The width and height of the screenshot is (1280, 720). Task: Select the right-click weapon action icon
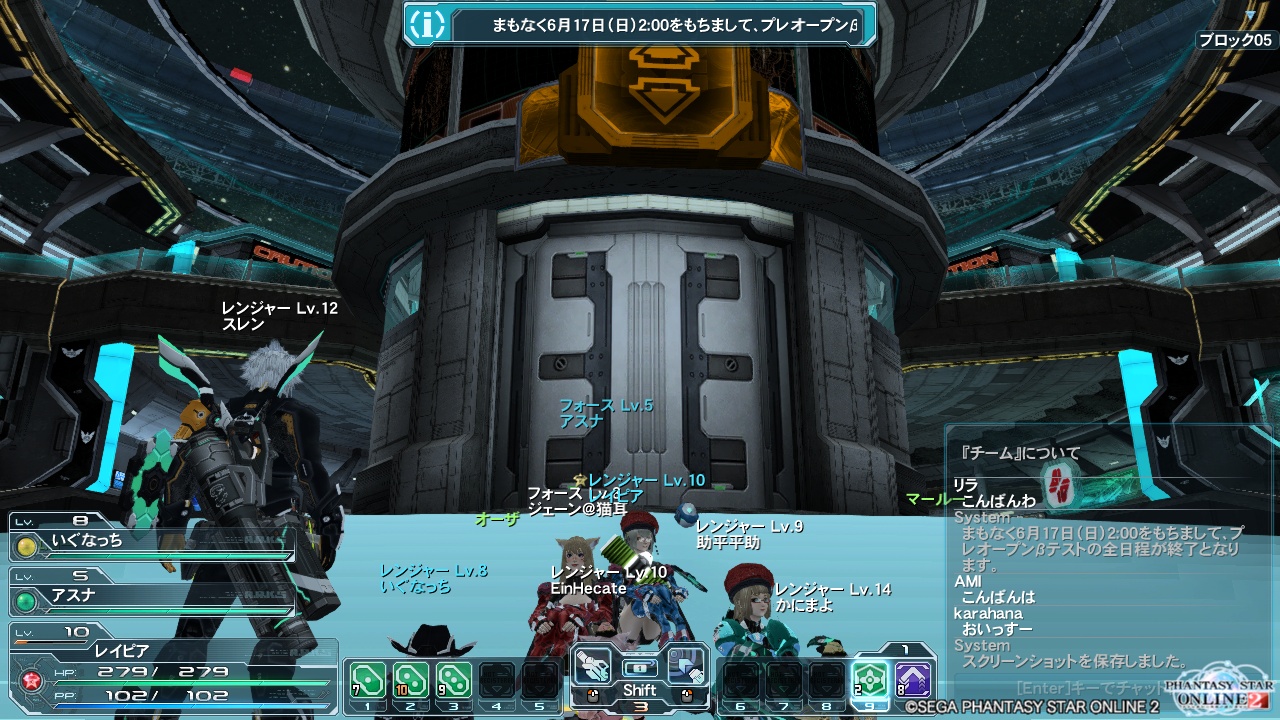(687, 666)
